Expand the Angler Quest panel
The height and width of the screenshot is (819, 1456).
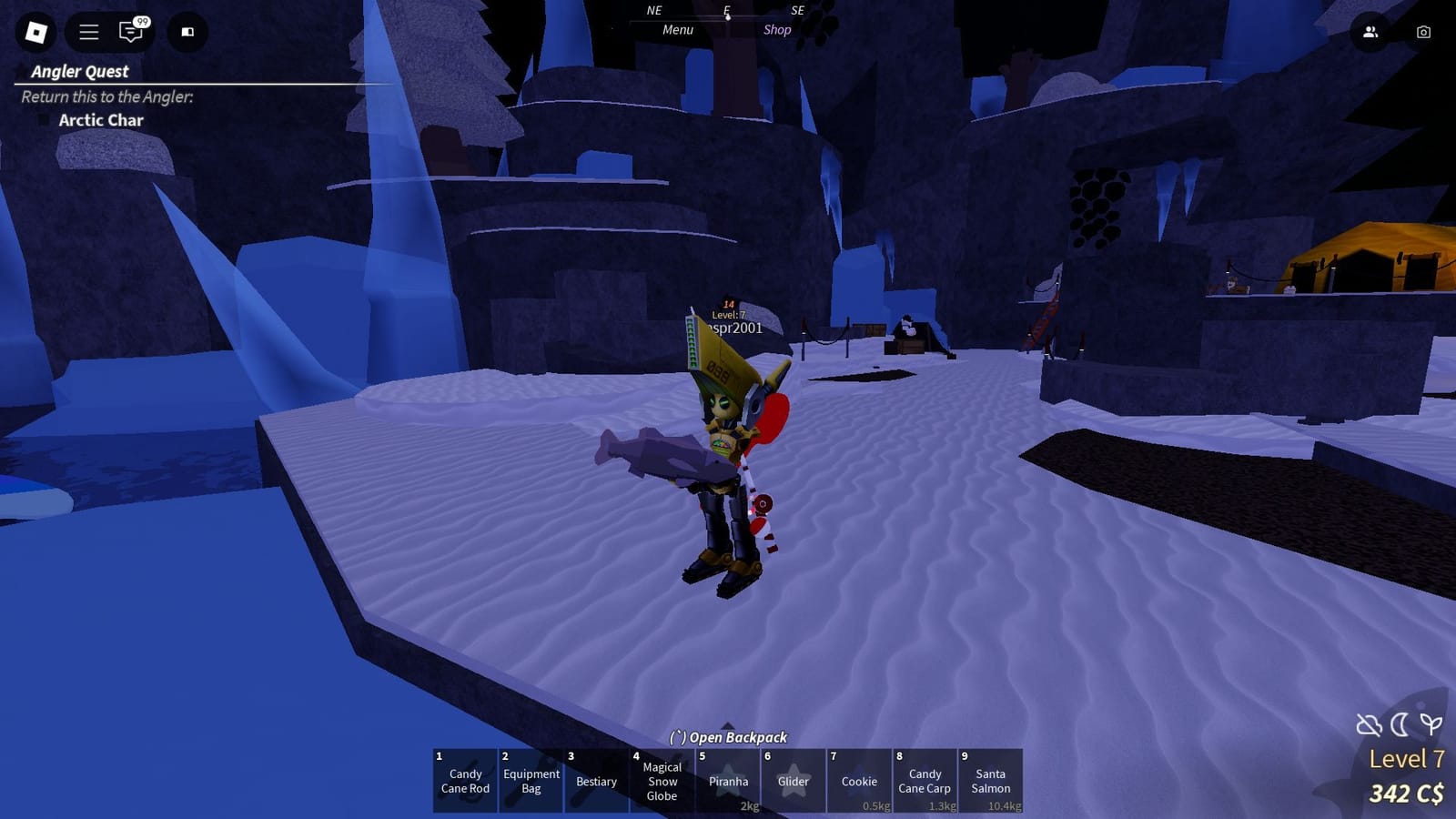80,72
